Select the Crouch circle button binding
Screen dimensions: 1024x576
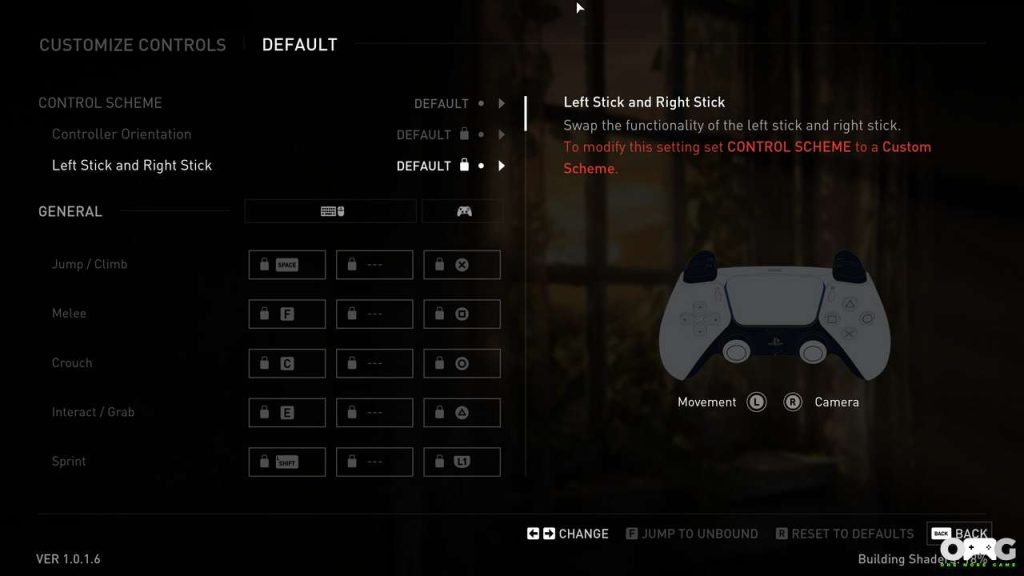coord(462,363)
